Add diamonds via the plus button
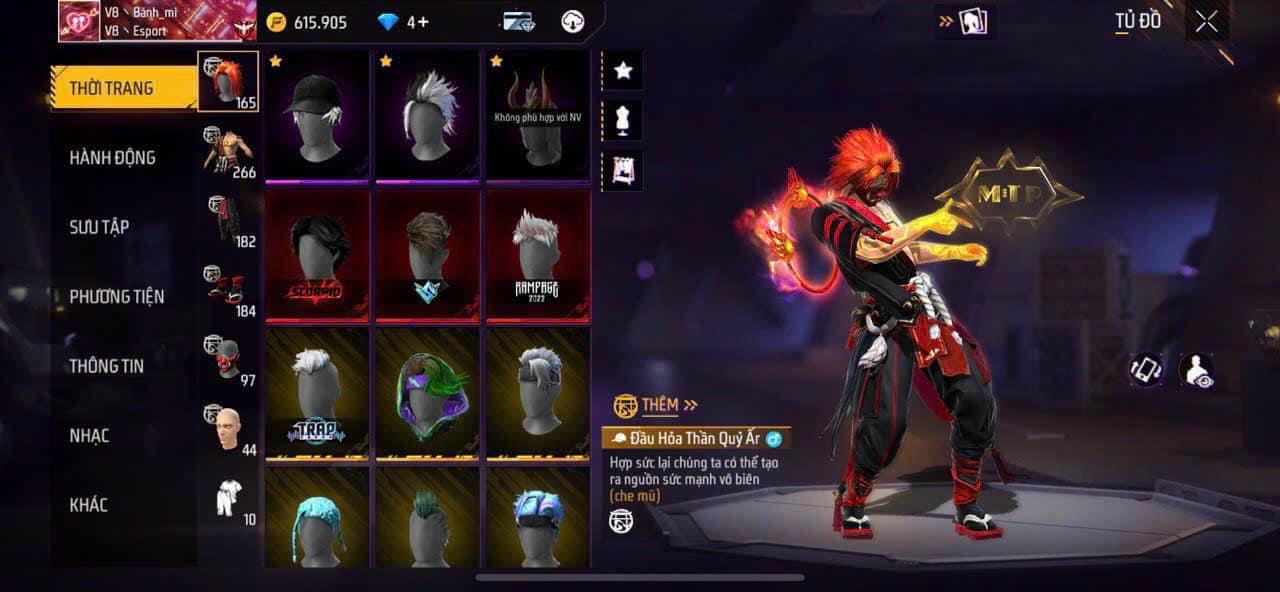The image size is (1280, 592). pos(424,22)
